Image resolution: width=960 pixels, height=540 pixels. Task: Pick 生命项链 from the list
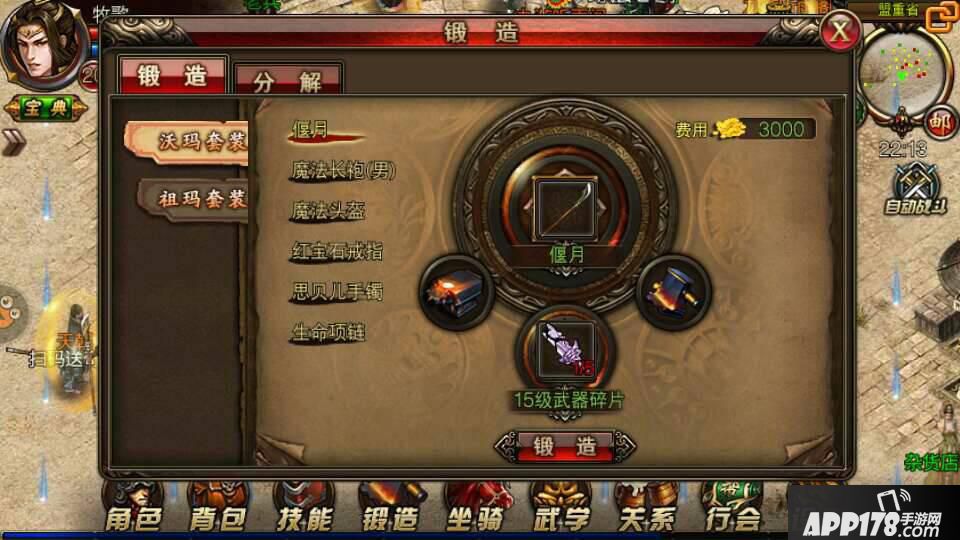(327, 332)
